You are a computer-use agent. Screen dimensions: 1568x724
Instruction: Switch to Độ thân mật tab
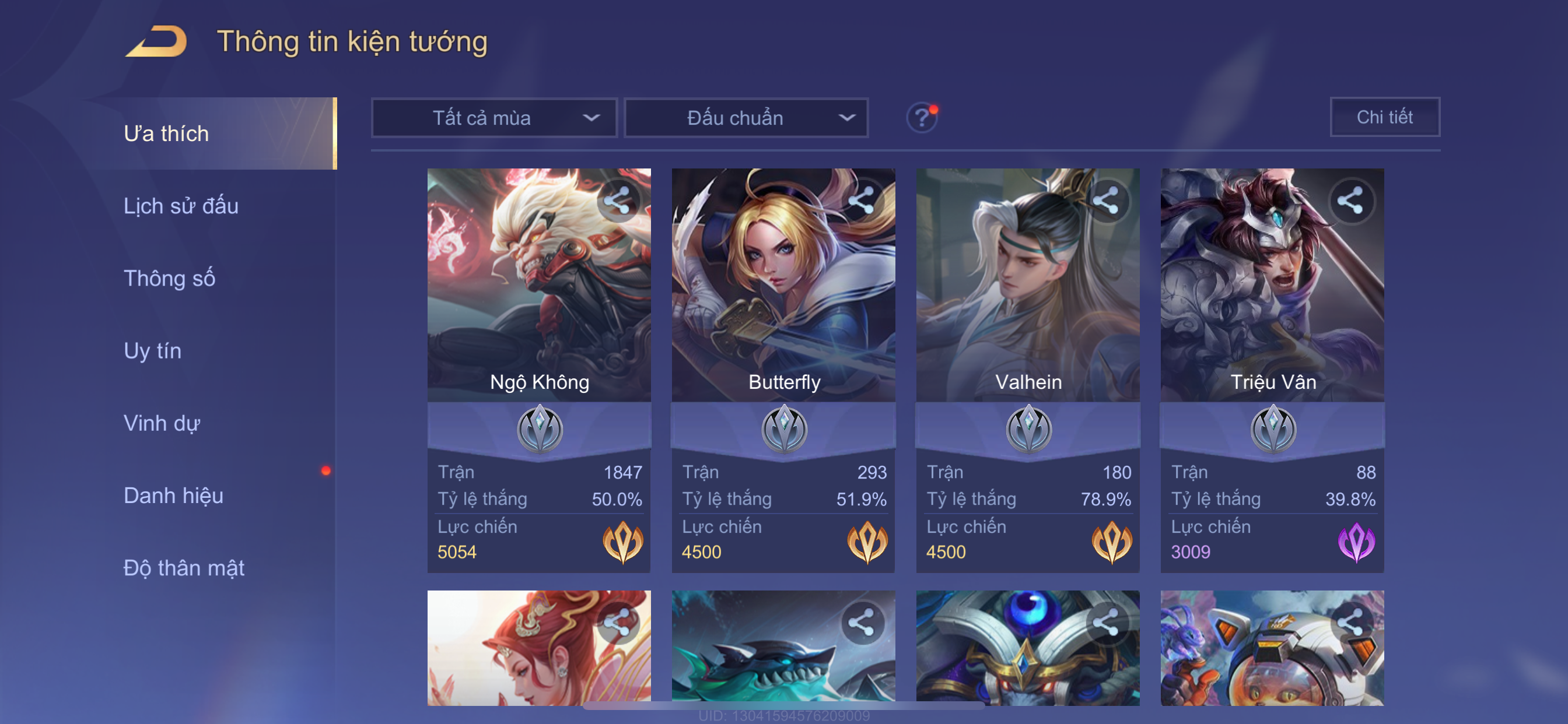(184, 568)
